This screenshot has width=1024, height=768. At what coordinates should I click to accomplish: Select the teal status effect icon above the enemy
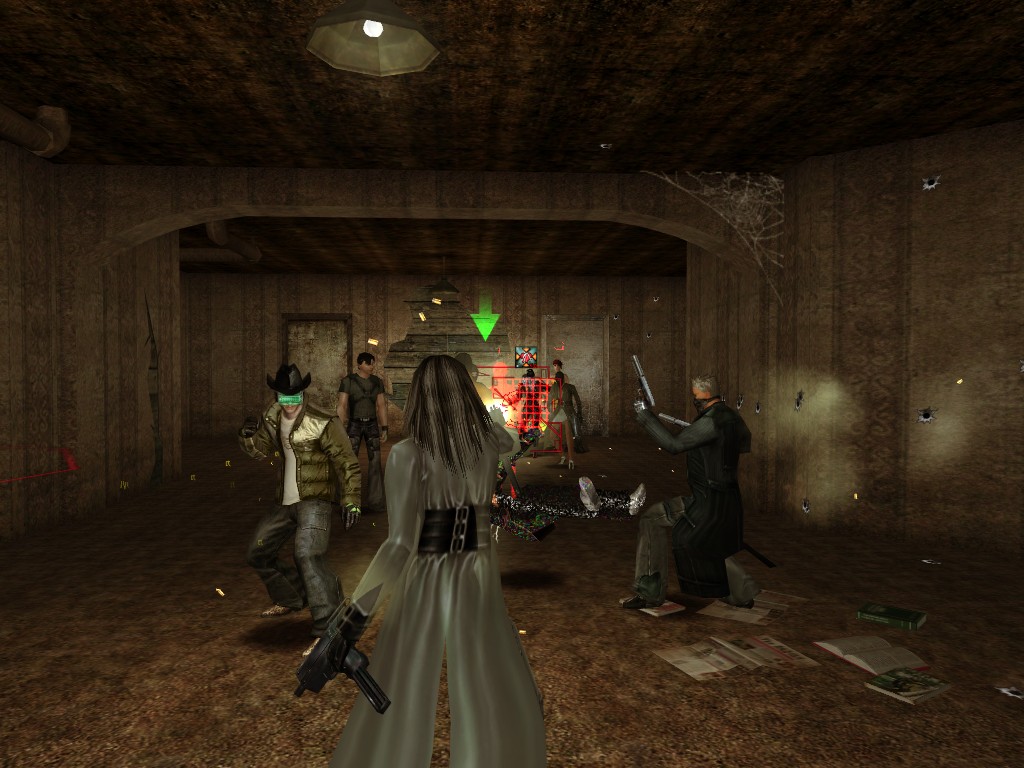tap(526, 356)
